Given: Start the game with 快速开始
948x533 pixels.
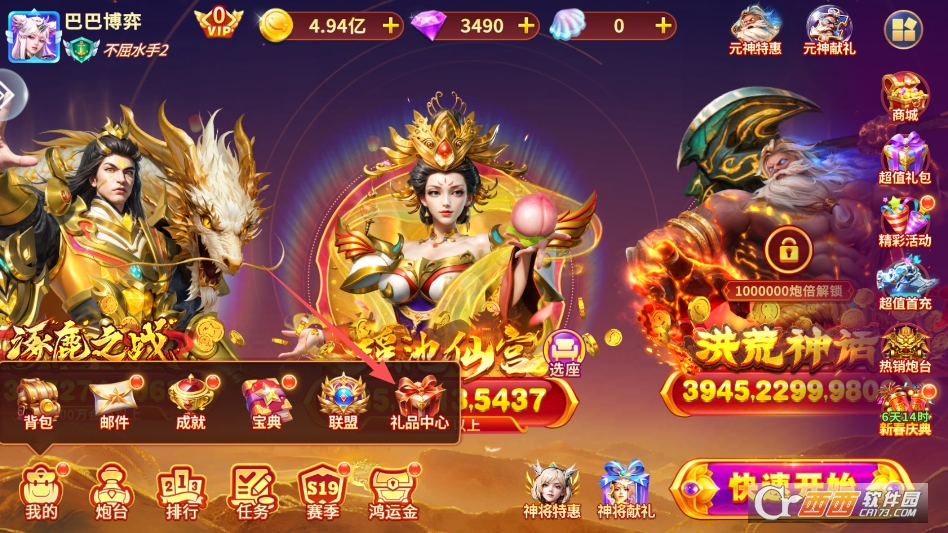Looking at the screenshot, I should [790, 488].
